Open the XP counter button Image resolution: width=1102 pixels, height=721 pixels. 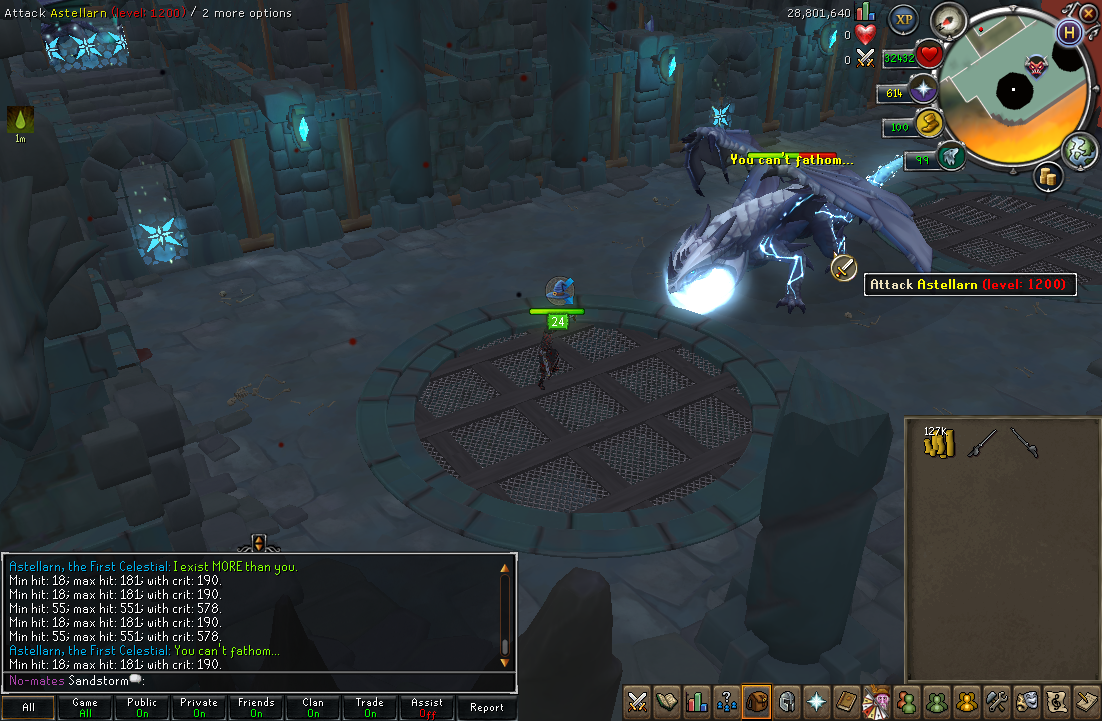coord(904,19)
